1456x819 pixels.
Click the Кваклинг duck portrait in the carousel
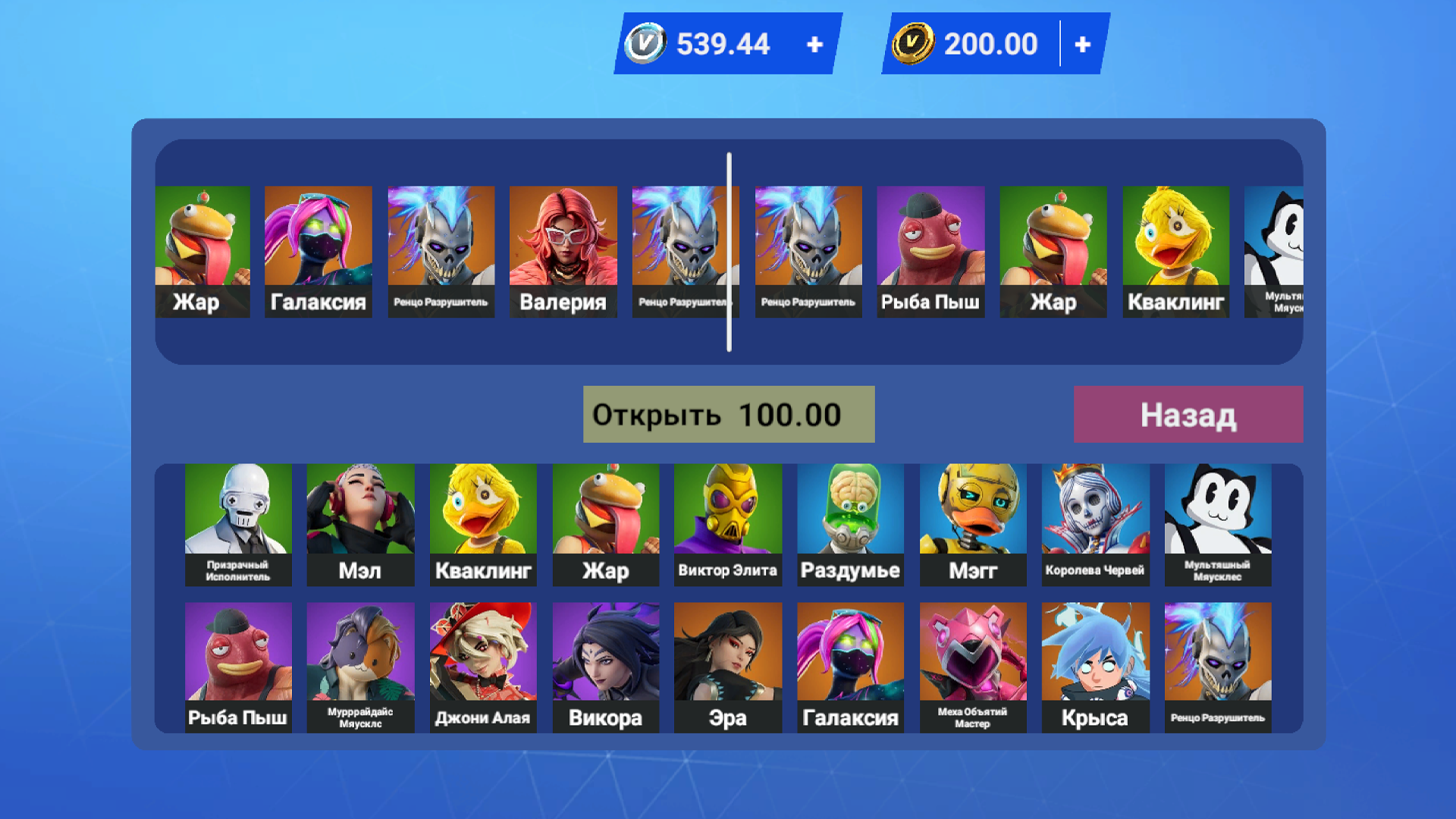(1175, 243)
